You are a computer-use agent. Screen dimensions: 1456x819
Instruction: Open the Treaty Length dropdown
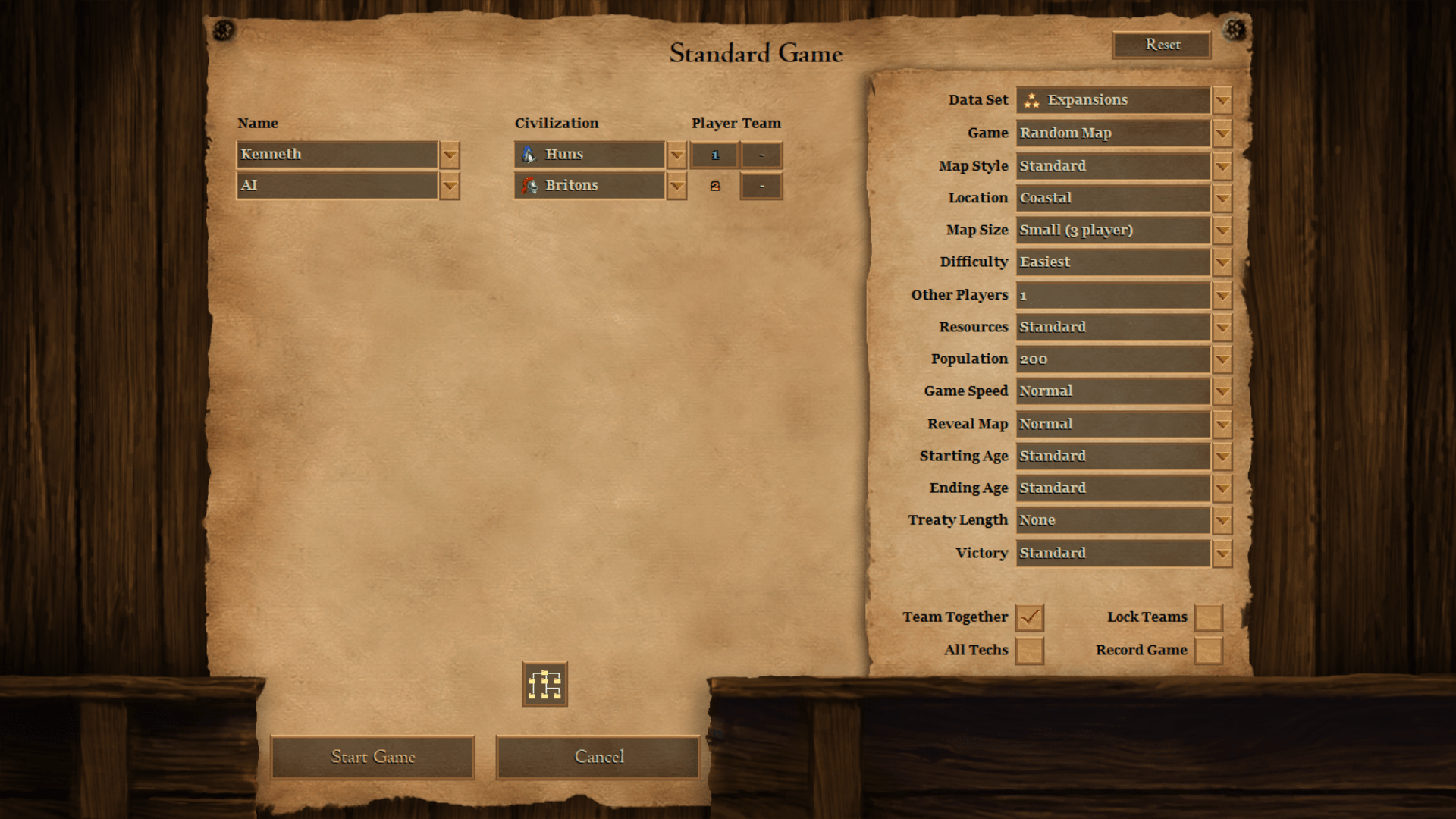1222,521
